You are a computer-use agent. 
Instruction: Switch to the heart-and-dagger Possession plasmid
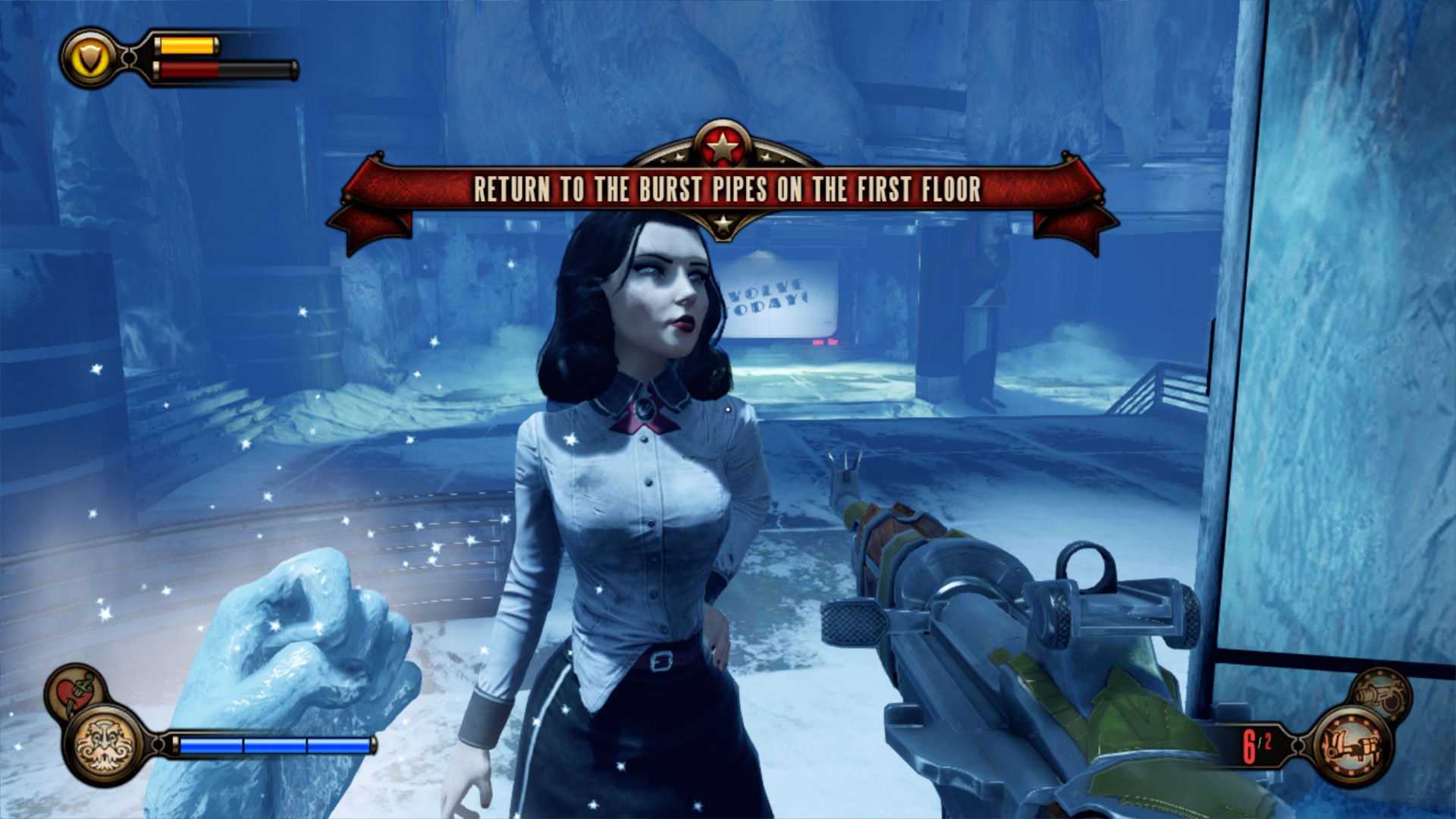[74, 691]
